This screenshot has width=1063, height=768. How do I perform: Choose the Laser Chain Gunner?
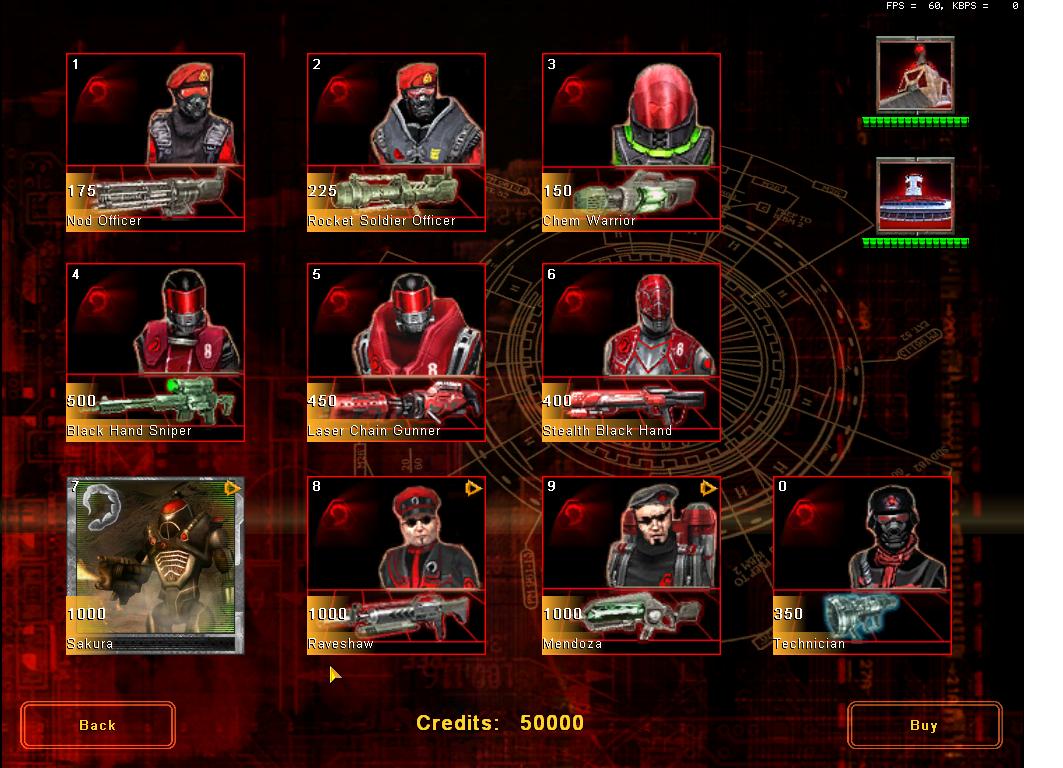pos(396,352)
